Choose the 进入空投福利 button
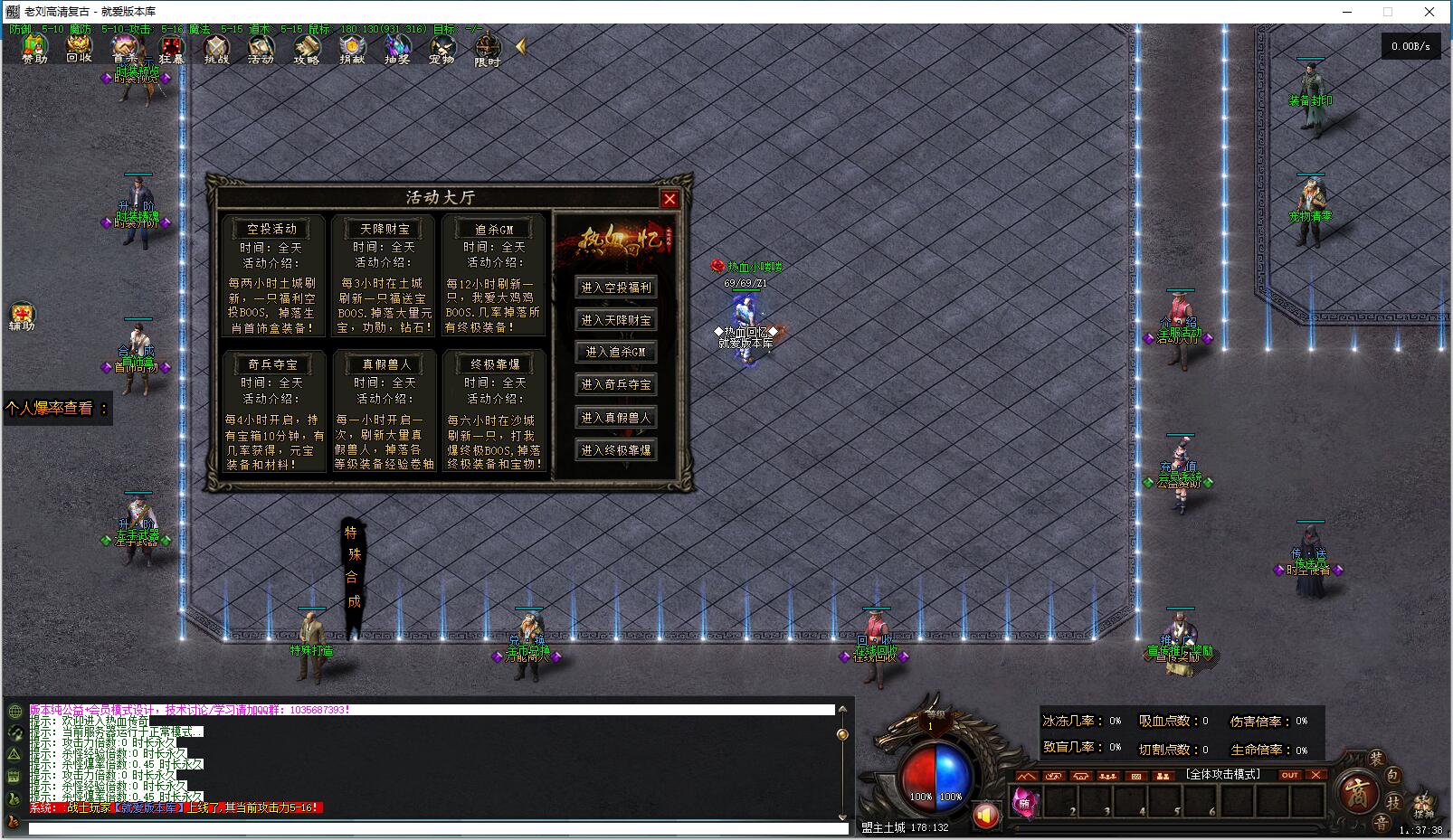1453x840 pixels. [x=616, y=288]
